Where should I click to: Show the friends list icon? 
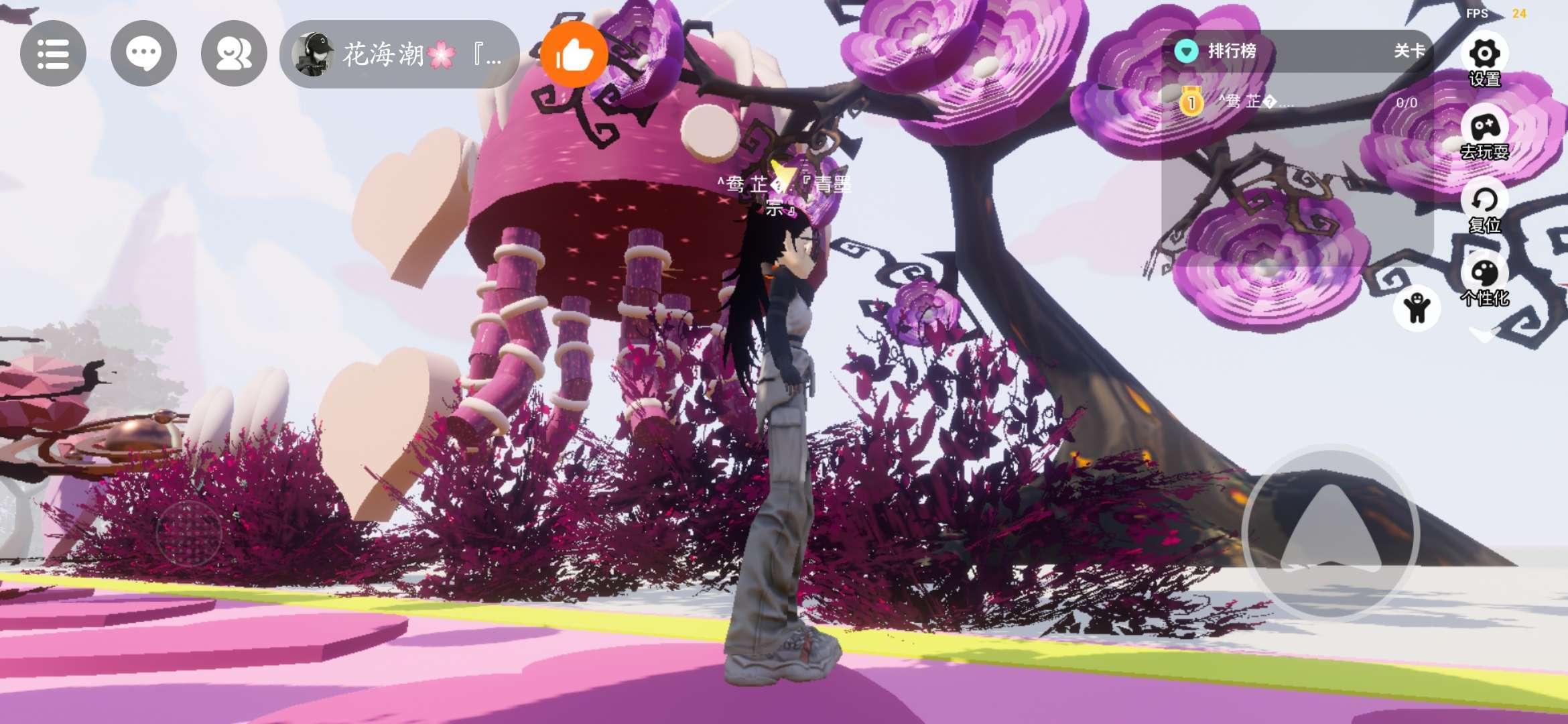click(x=234, y=54)
